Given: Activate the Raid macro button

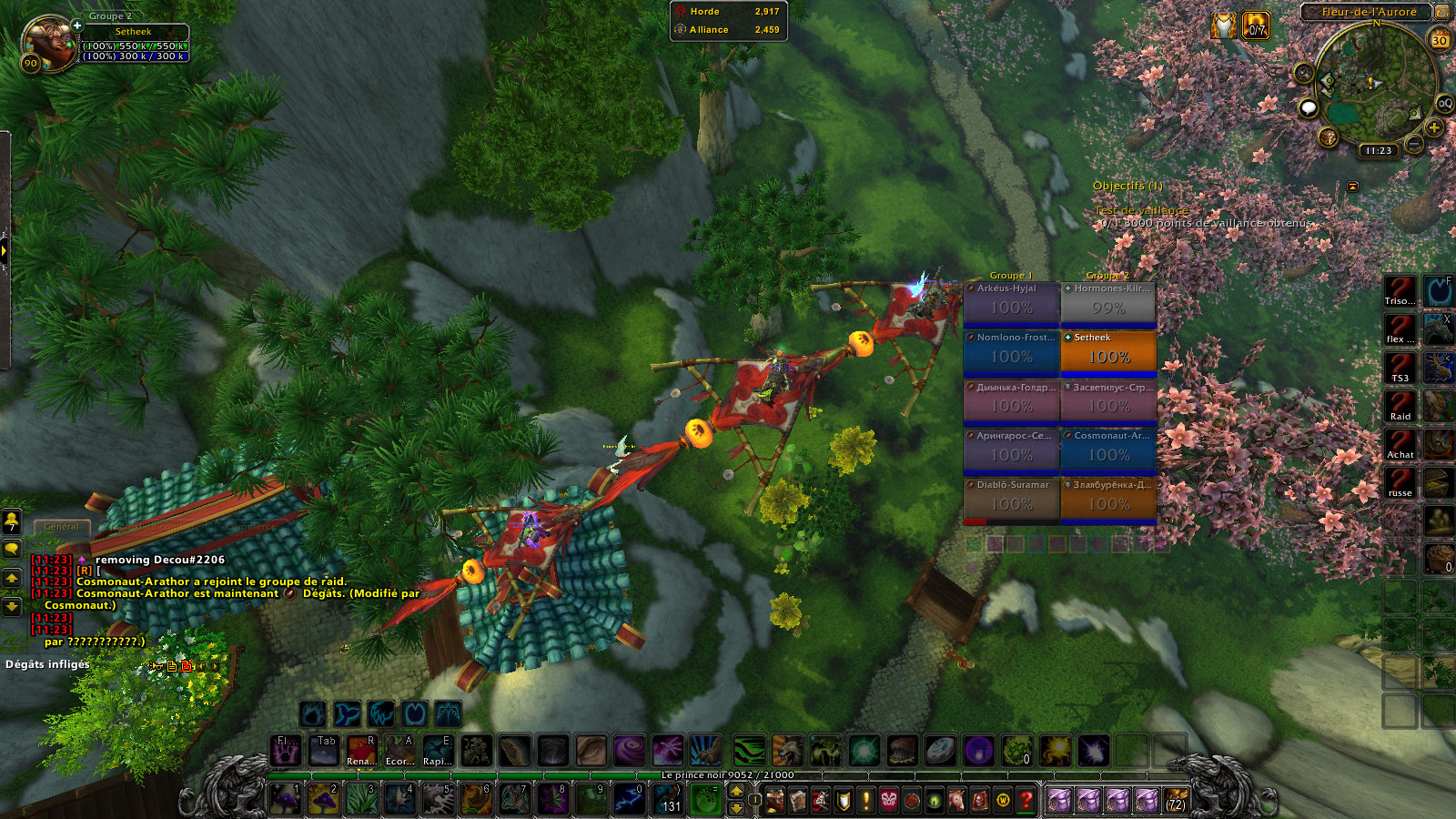Looking at the screenshot, I should click(x=1400, y=405).
